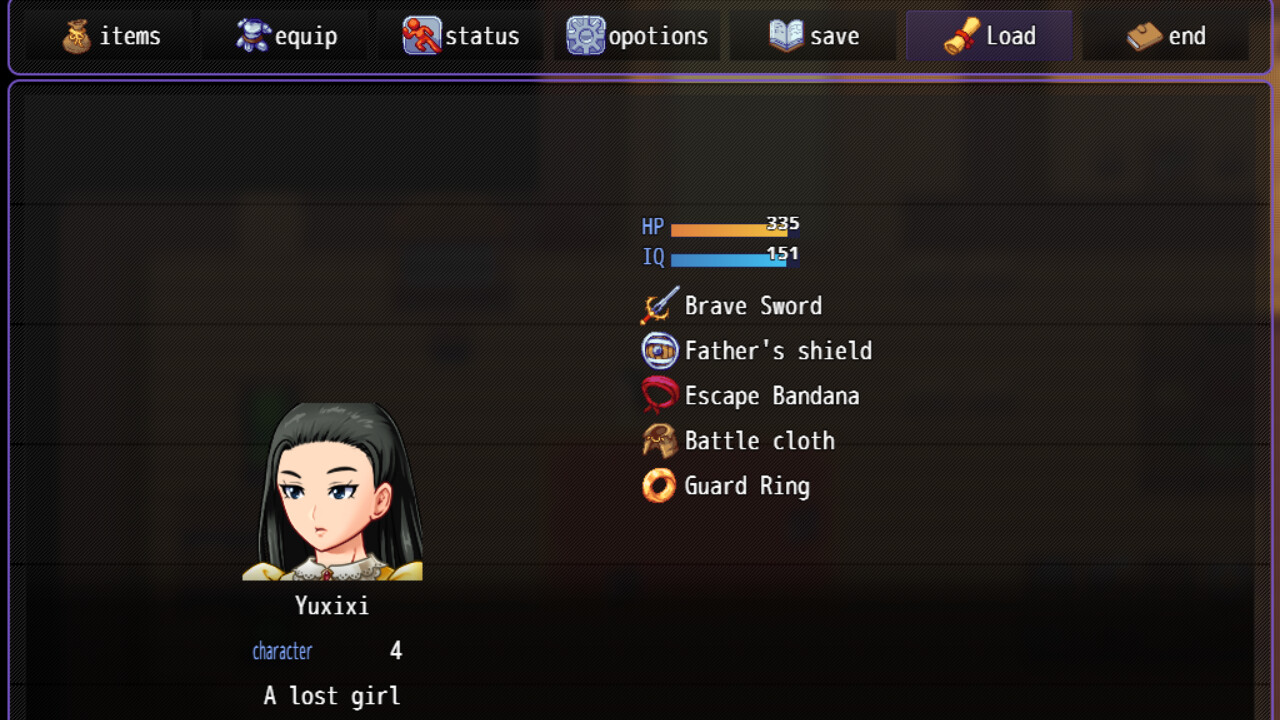Select the Escape Bandana icon
This screenshot has height=720, width=1280.
[659, 395]
